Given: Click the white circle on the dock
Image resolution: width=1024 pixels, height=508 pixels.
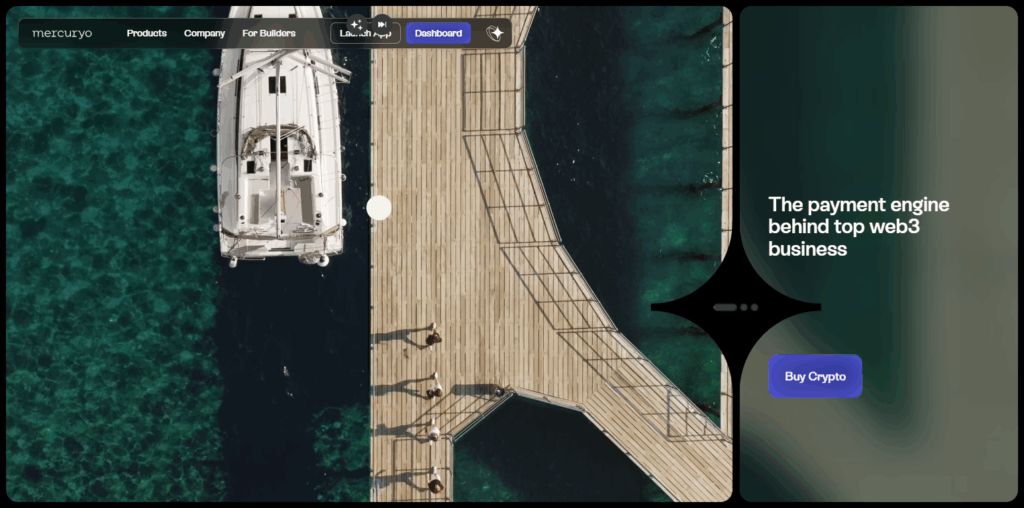Looking at the screenshot, I should (379, 207).
